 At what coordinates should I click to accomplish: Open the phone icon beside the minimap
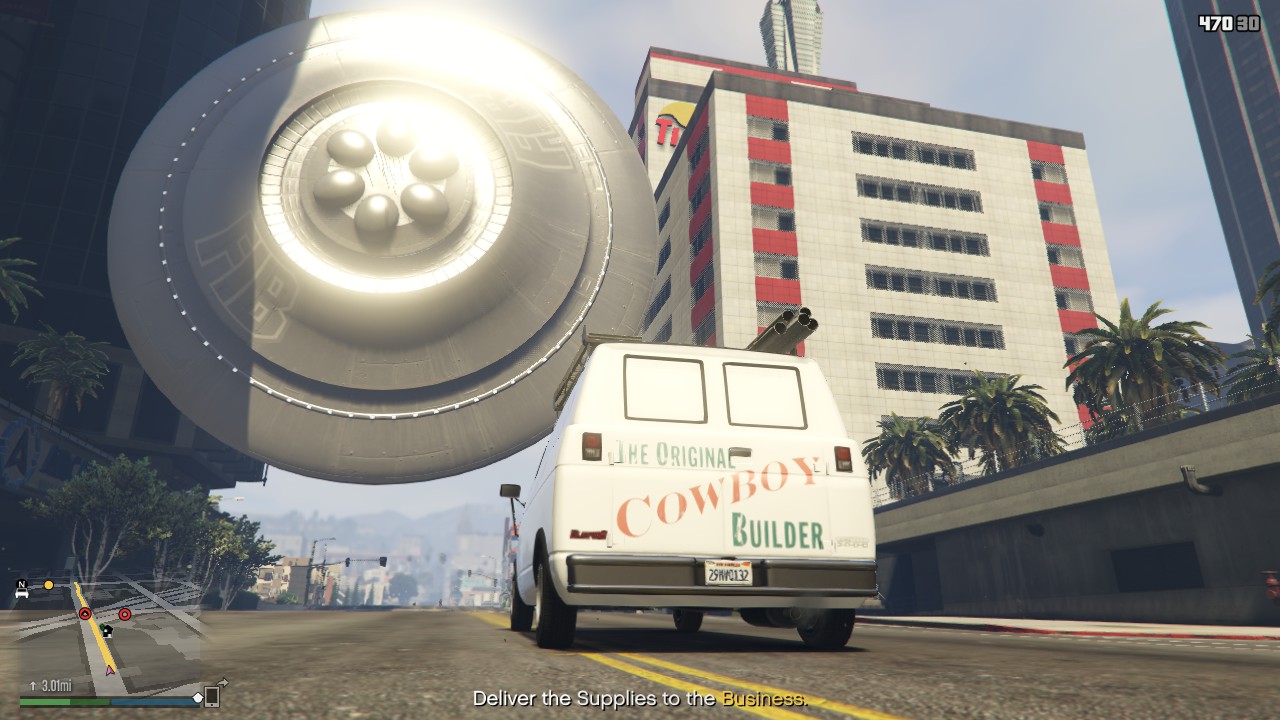[x=212, y=696]
